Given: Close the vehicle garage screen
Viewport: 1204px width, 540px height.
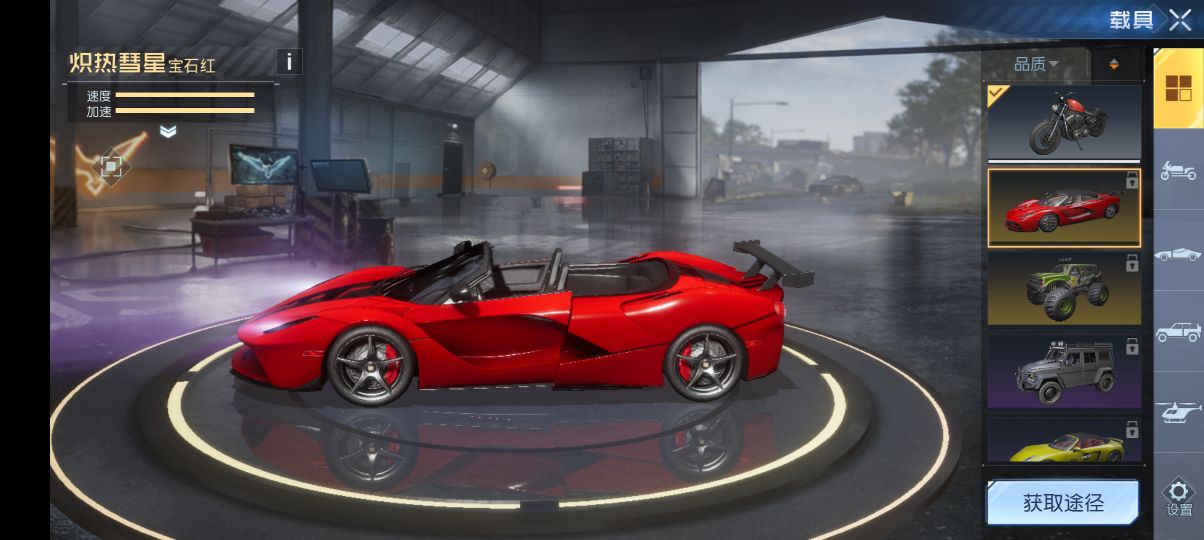Looking at the screenshot, I should pyautogui.click(x=1180, y=20).
